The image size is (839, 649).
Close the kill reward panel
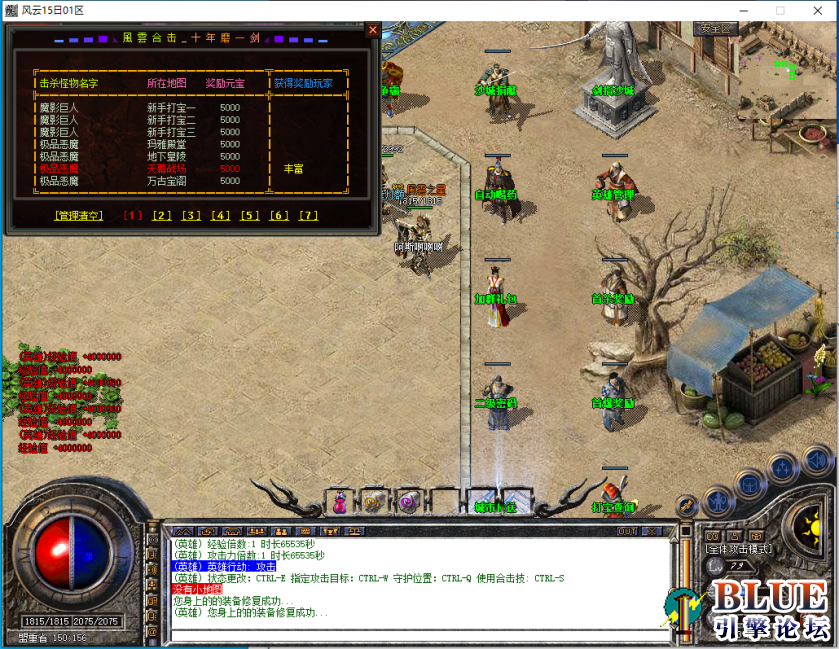pos(373,30)
